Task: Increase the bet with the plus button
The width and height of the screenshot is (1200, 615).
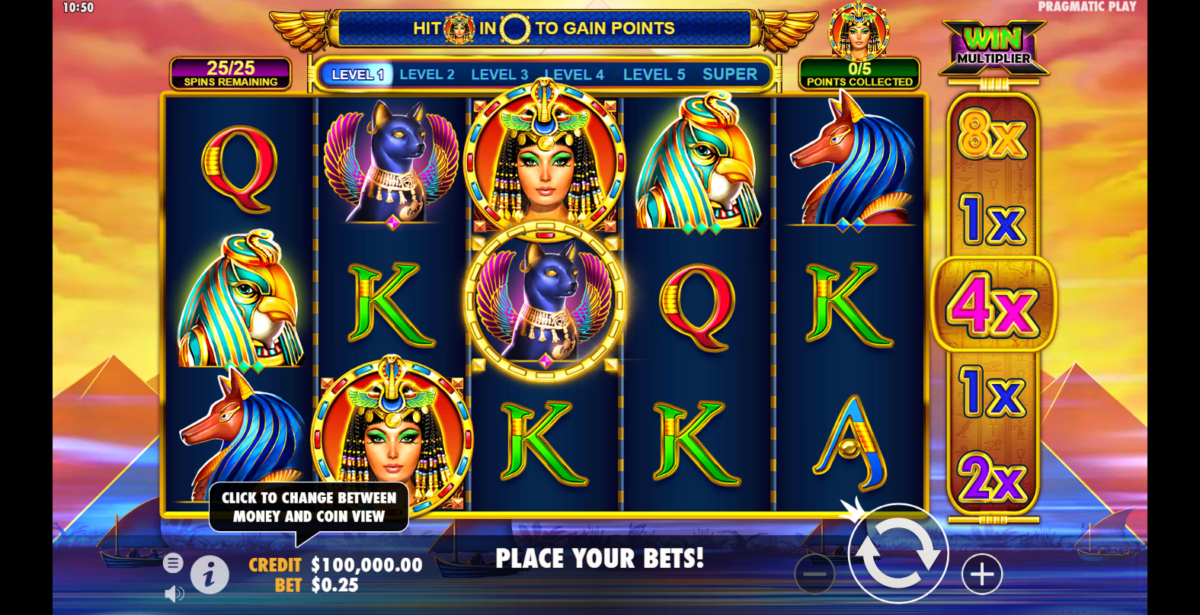Action: [982, 573]
